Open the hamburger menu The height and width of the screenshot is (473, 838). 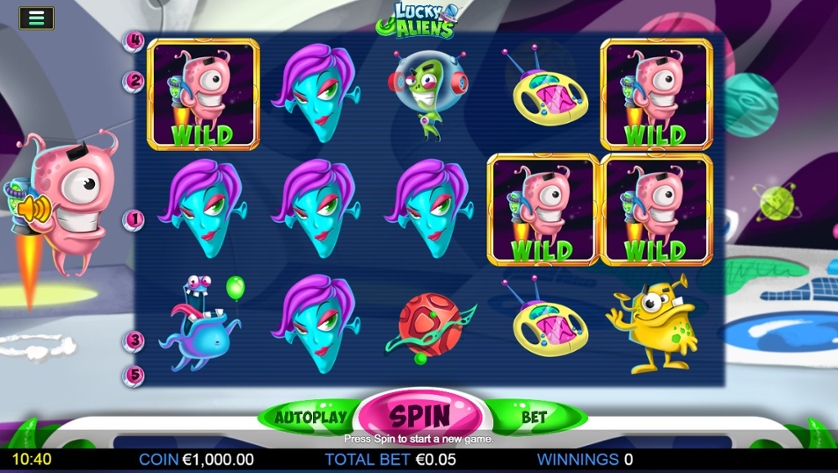(36, 18)
